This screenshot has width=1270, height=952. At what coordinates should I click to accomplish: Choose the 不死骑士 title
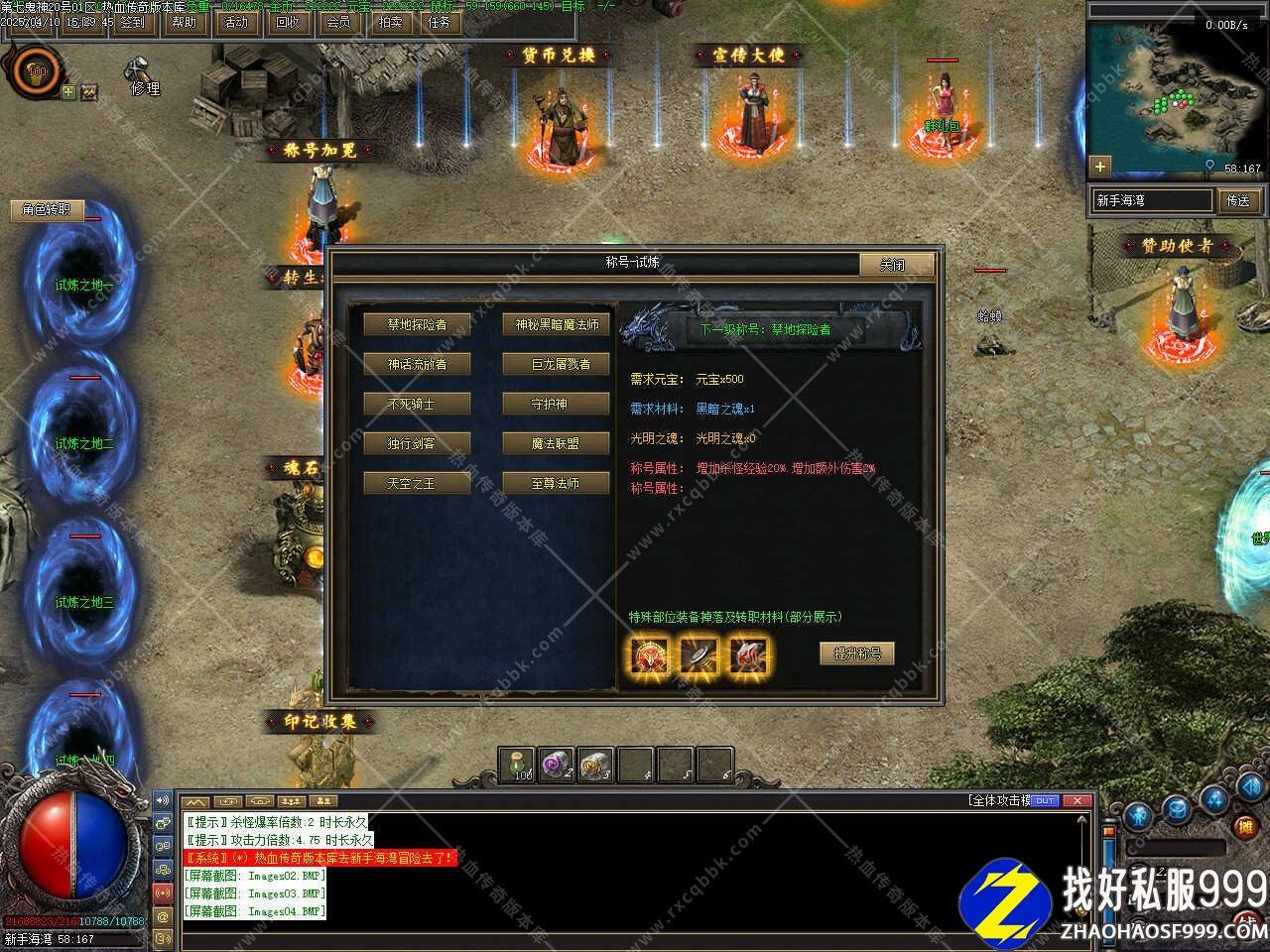pos(417,404)
